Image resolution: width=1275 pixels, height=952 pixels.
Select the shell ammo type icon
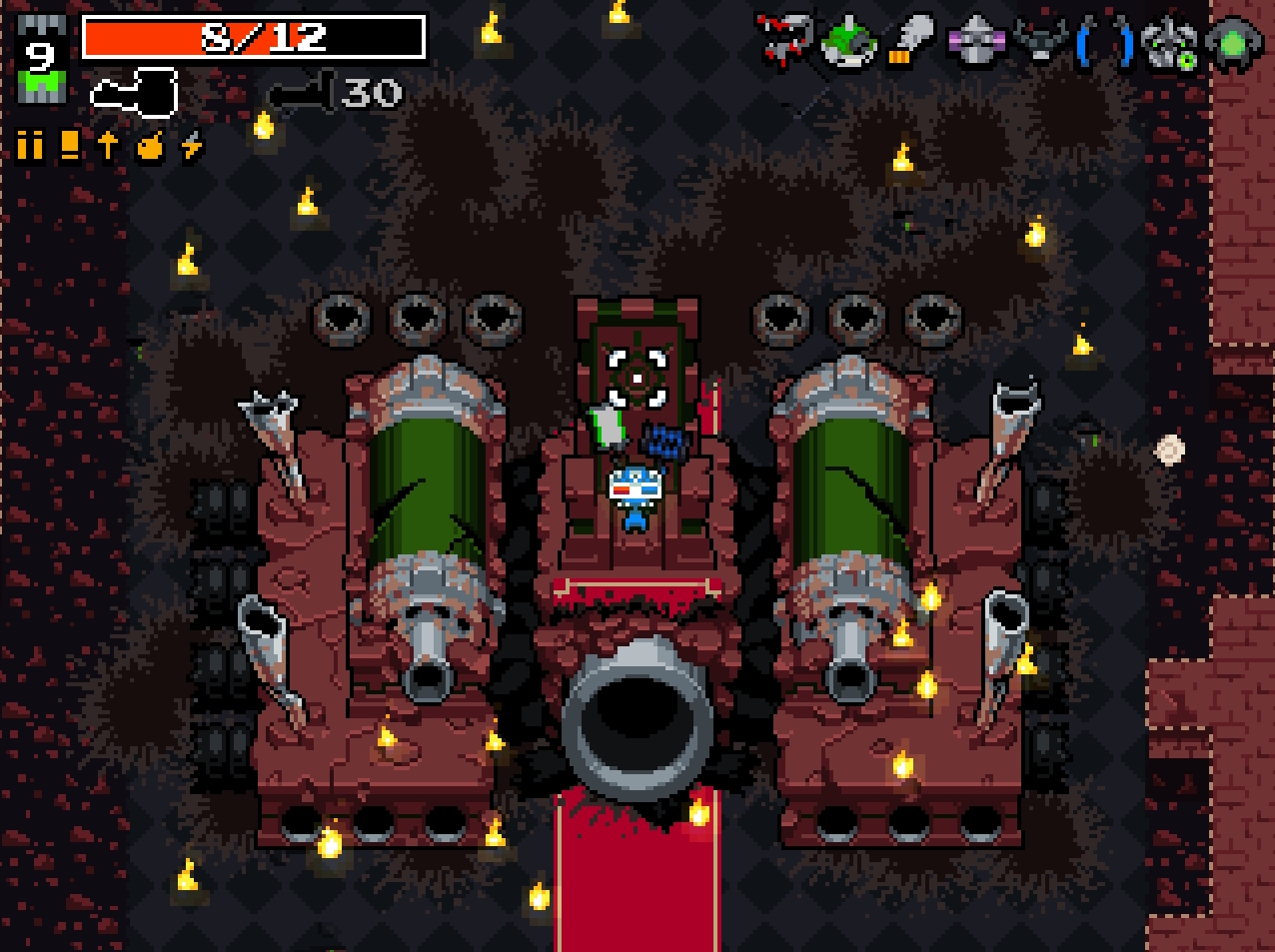pos(69,147)
